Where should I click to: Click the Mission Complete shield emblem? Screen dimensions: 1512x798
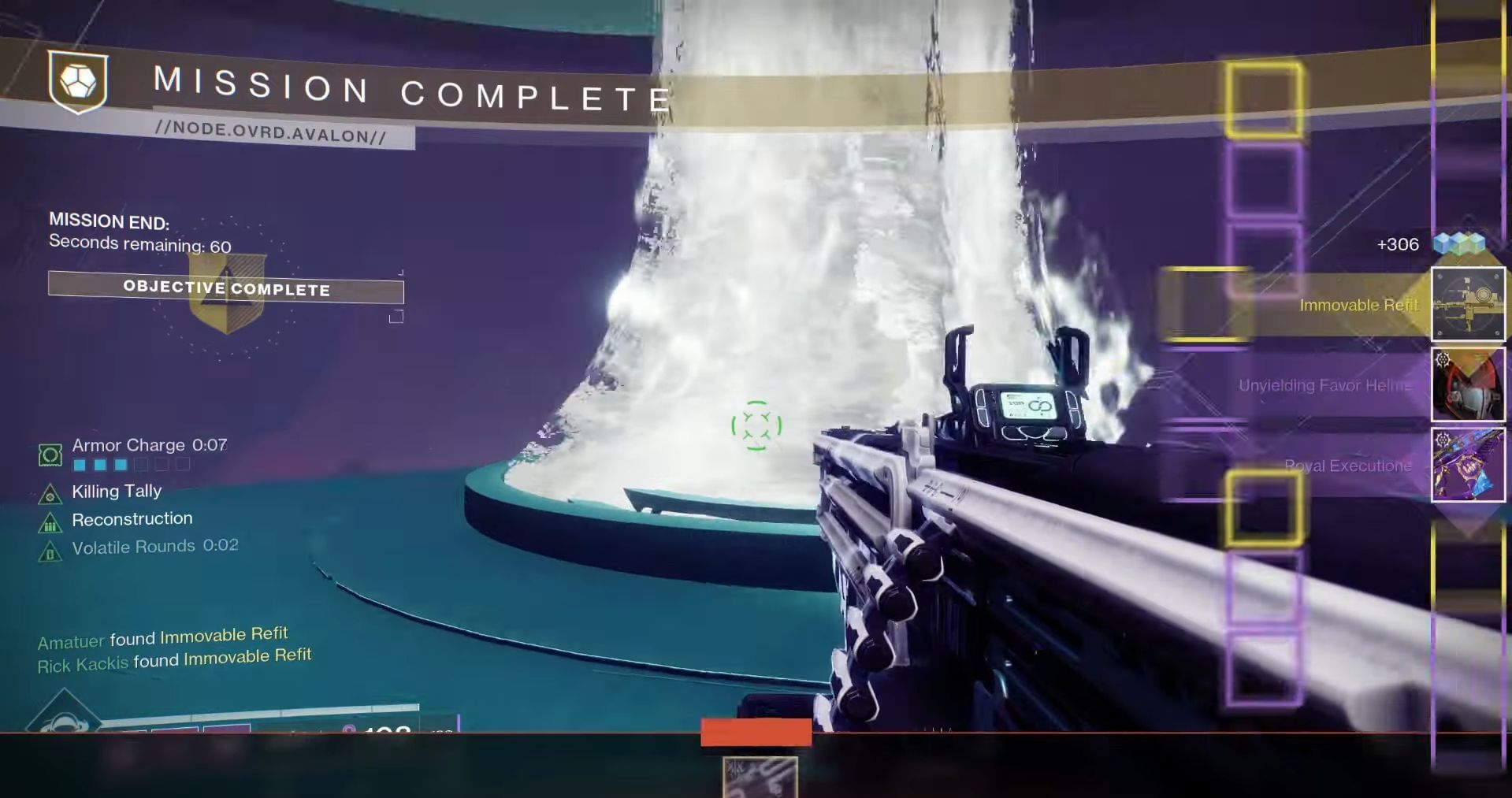78,80
